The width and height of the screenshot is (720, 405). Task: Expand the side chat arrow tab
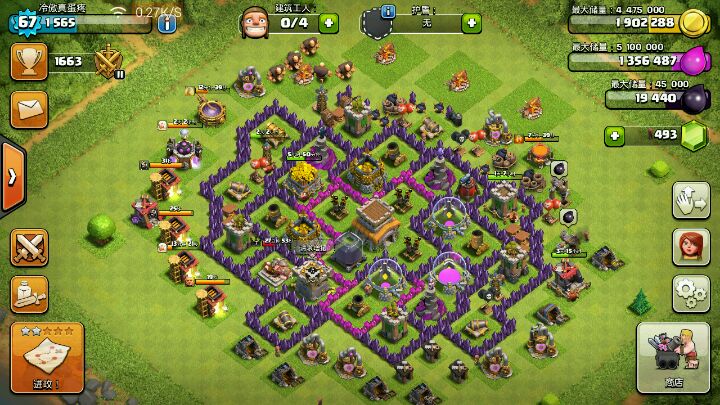click(10, 177)
